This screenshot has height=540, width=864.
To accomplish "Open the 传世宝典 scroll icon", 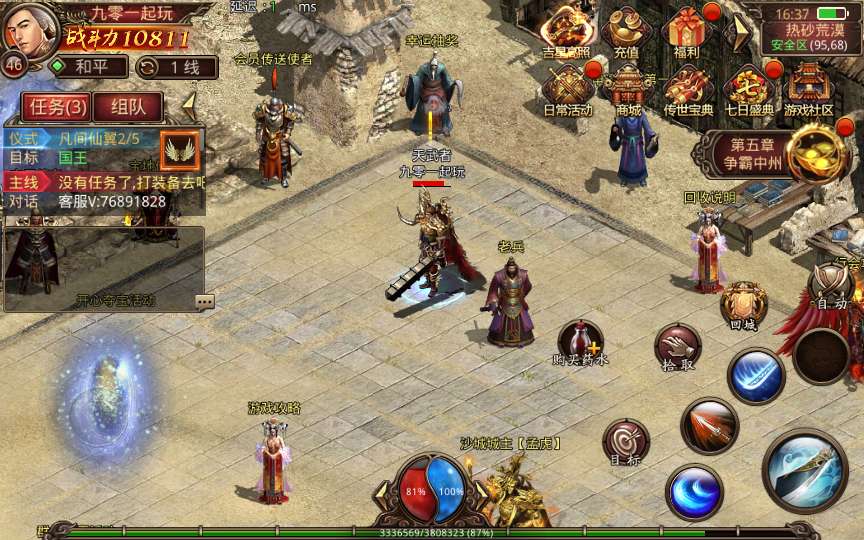I will click(688, 88).
